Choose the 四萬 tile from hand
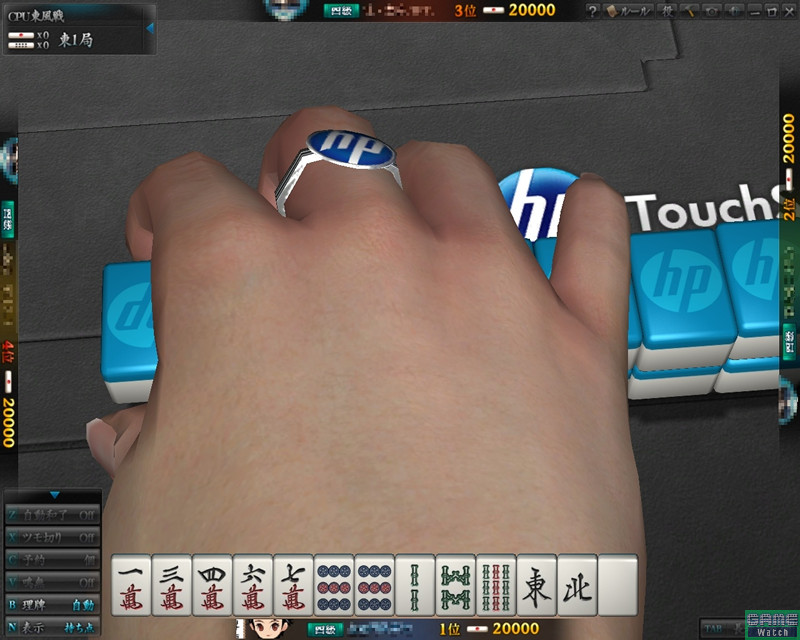The image size is (800, 640). tap(212, 585)
